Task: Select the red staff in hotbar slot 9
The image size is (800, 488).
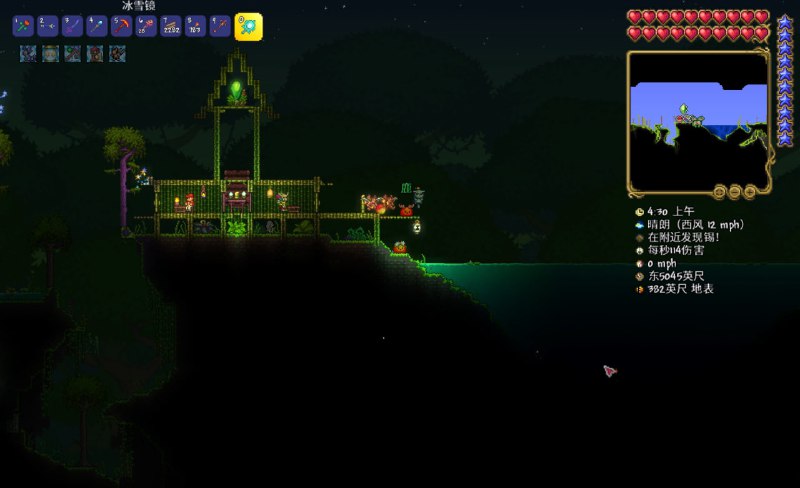Action: (x=220, y=27)
